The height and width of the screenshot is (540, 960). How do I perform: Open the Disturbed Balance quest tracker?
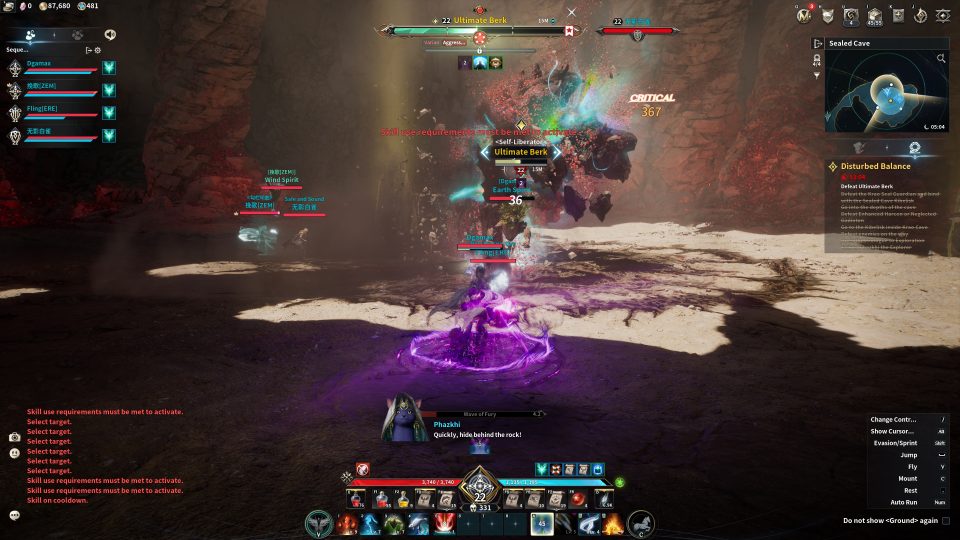(875, 166)
